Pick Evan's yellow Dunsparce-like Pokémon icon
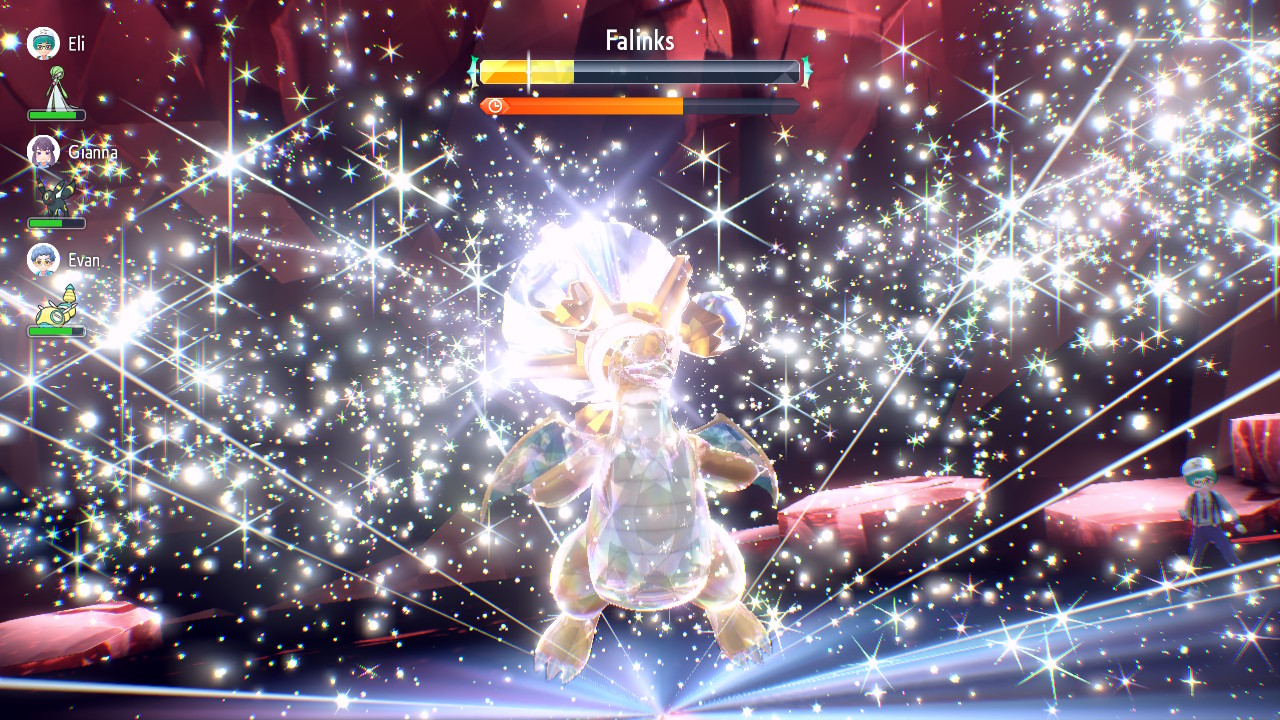Image resolution: width=1280 pixels, height=720 pixels. 57,306
